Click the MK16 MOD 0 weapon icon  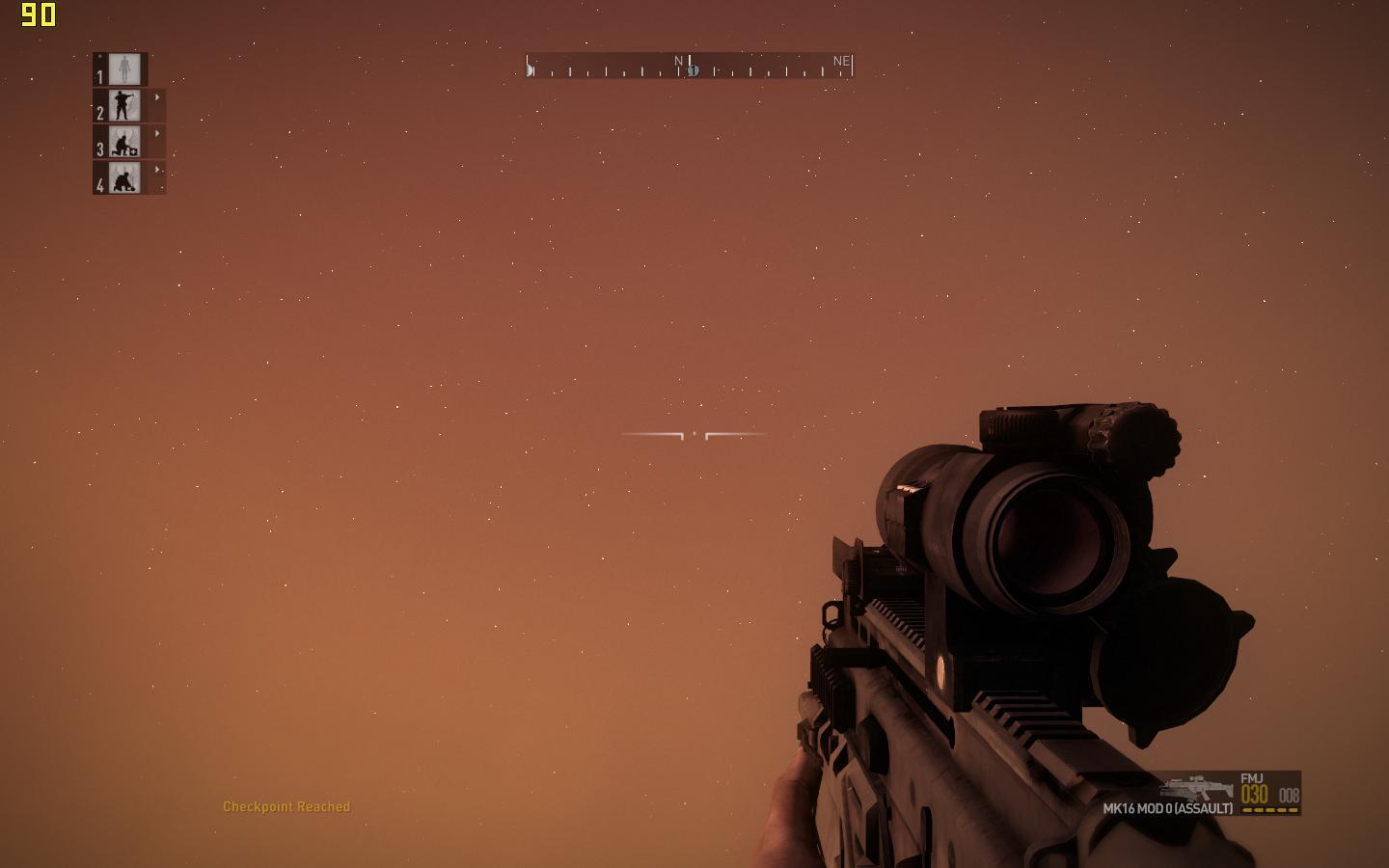point(1197,786)
